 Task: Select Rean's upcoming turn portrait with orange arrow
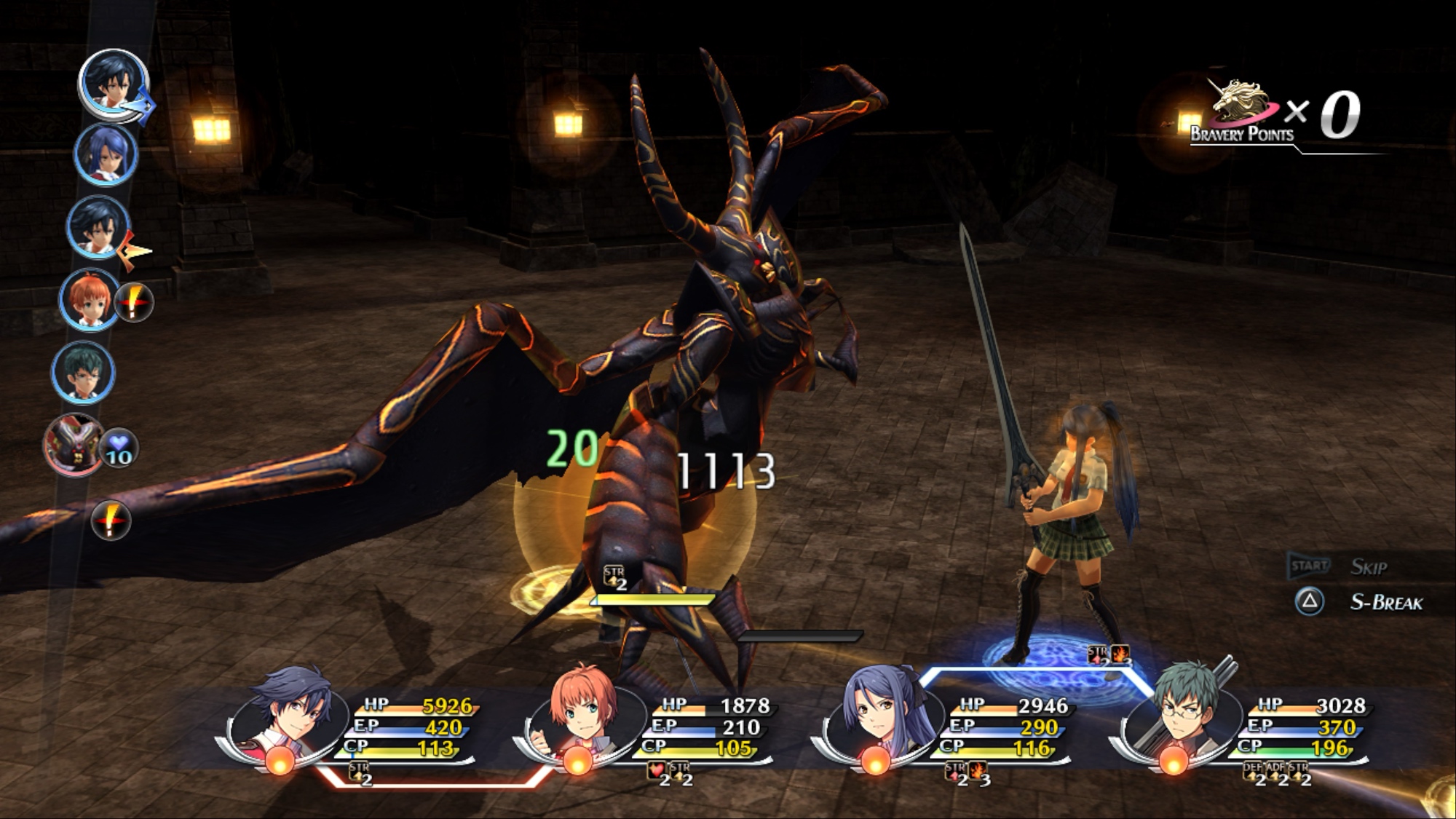click(98, 226)
